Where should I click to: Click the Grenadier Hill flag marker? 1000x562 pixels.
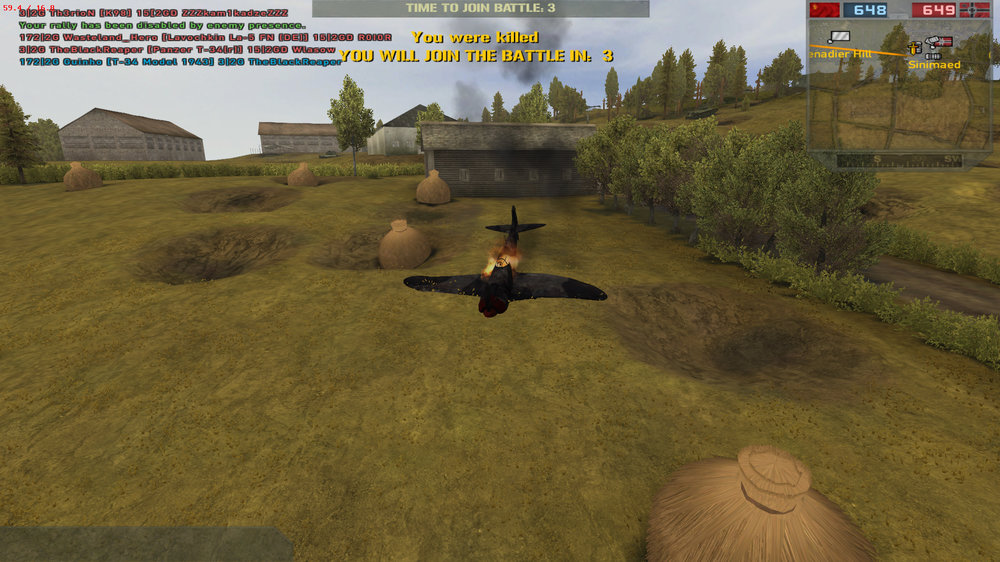pos(838,37)
